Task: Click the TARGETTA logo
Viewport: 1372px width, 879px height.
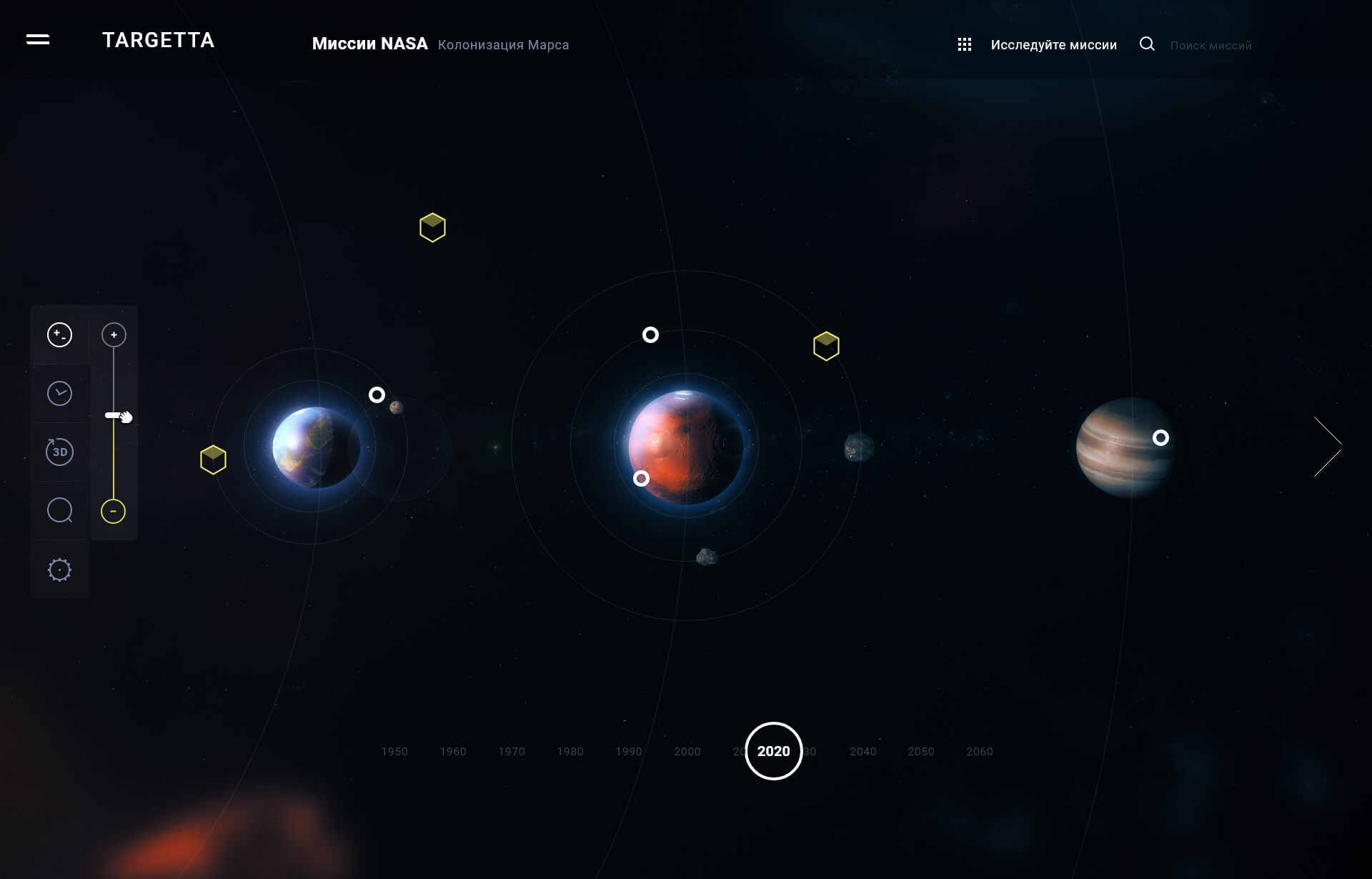Action: point(158,41)
